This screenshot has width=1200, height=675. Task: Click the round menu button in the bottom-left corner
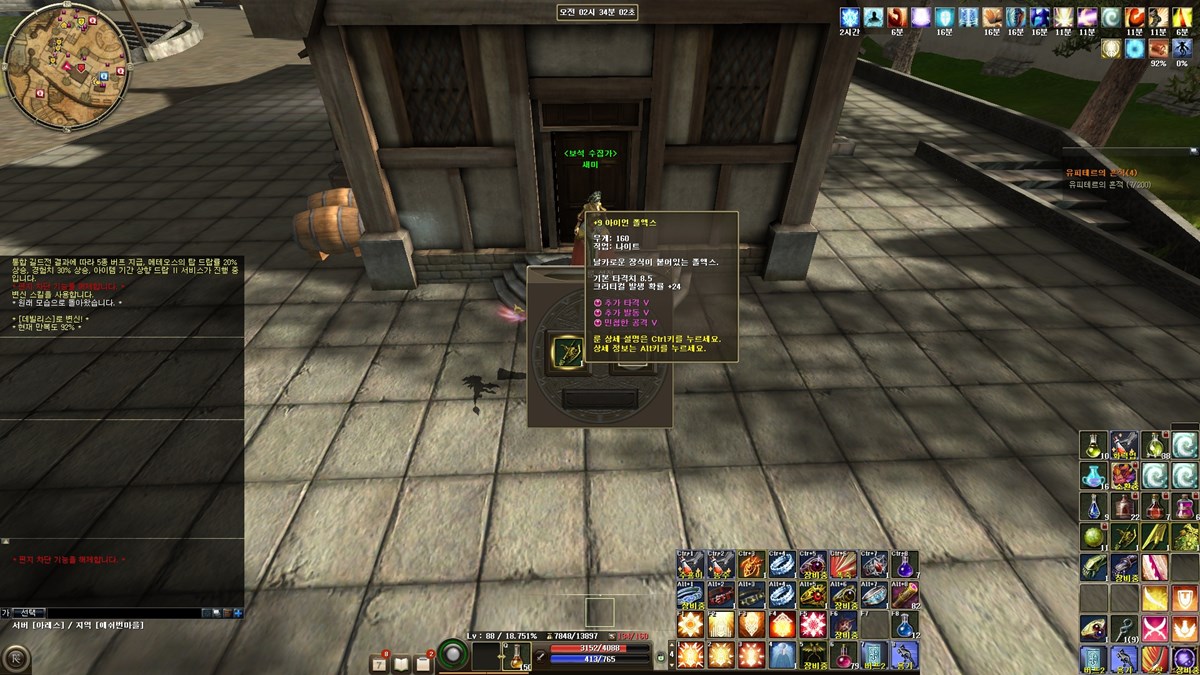(17, 658)
